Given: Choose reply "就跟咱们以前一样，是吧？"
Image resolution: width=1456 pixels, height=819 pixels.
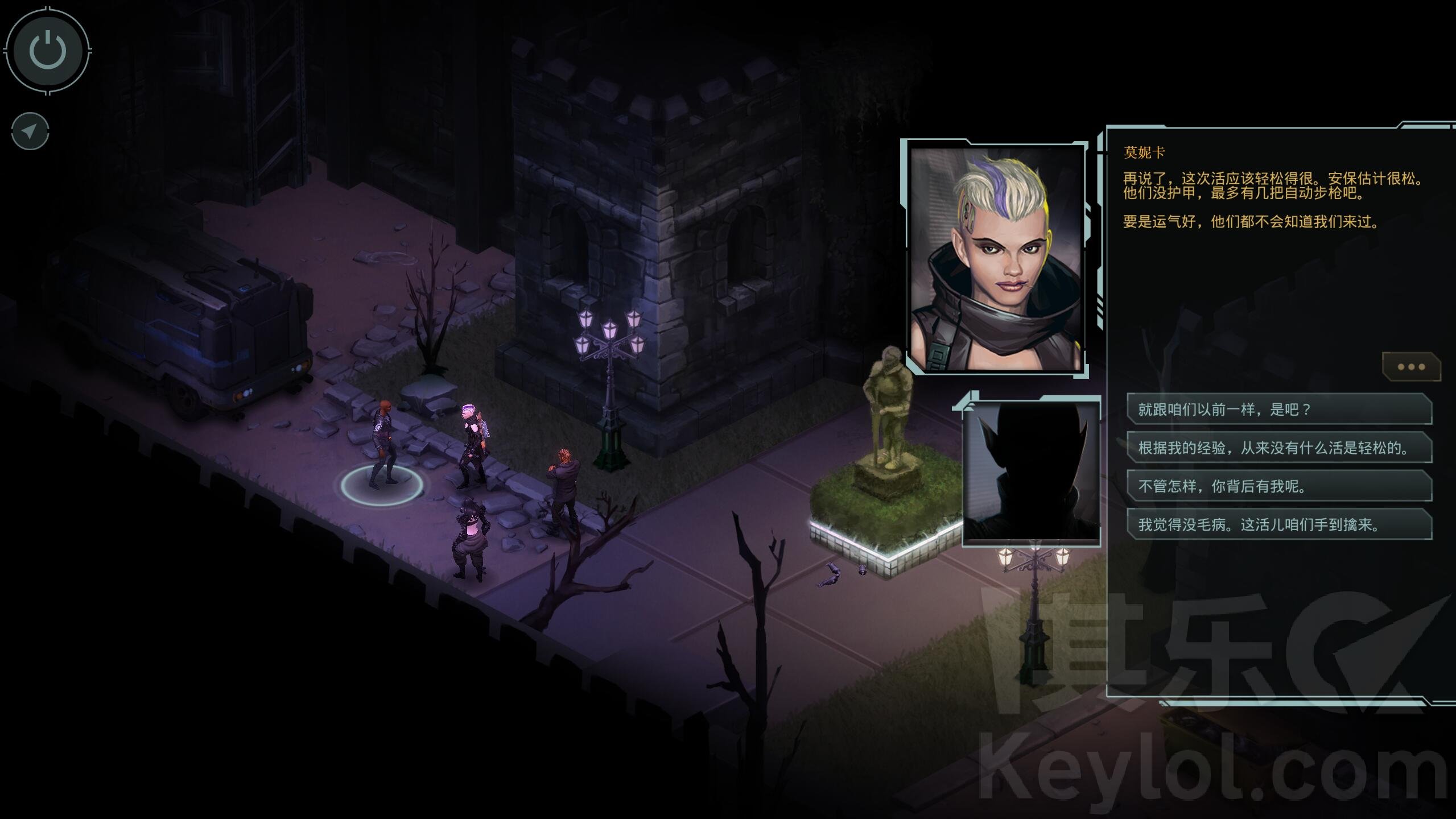Looking at the screenshot, I should coord(1278,409).
